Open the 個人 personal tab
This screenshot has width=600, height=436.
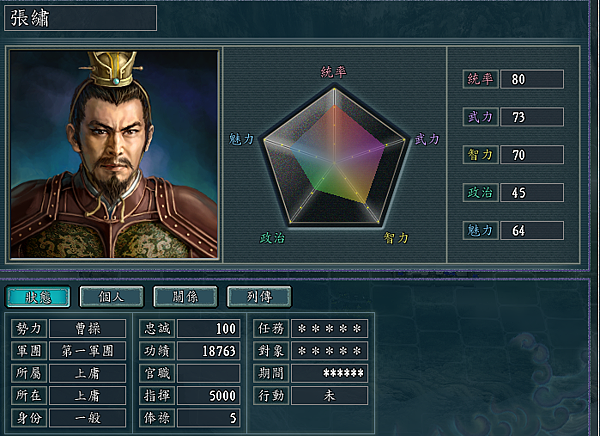pyautogui.click(x=111, y=297)
